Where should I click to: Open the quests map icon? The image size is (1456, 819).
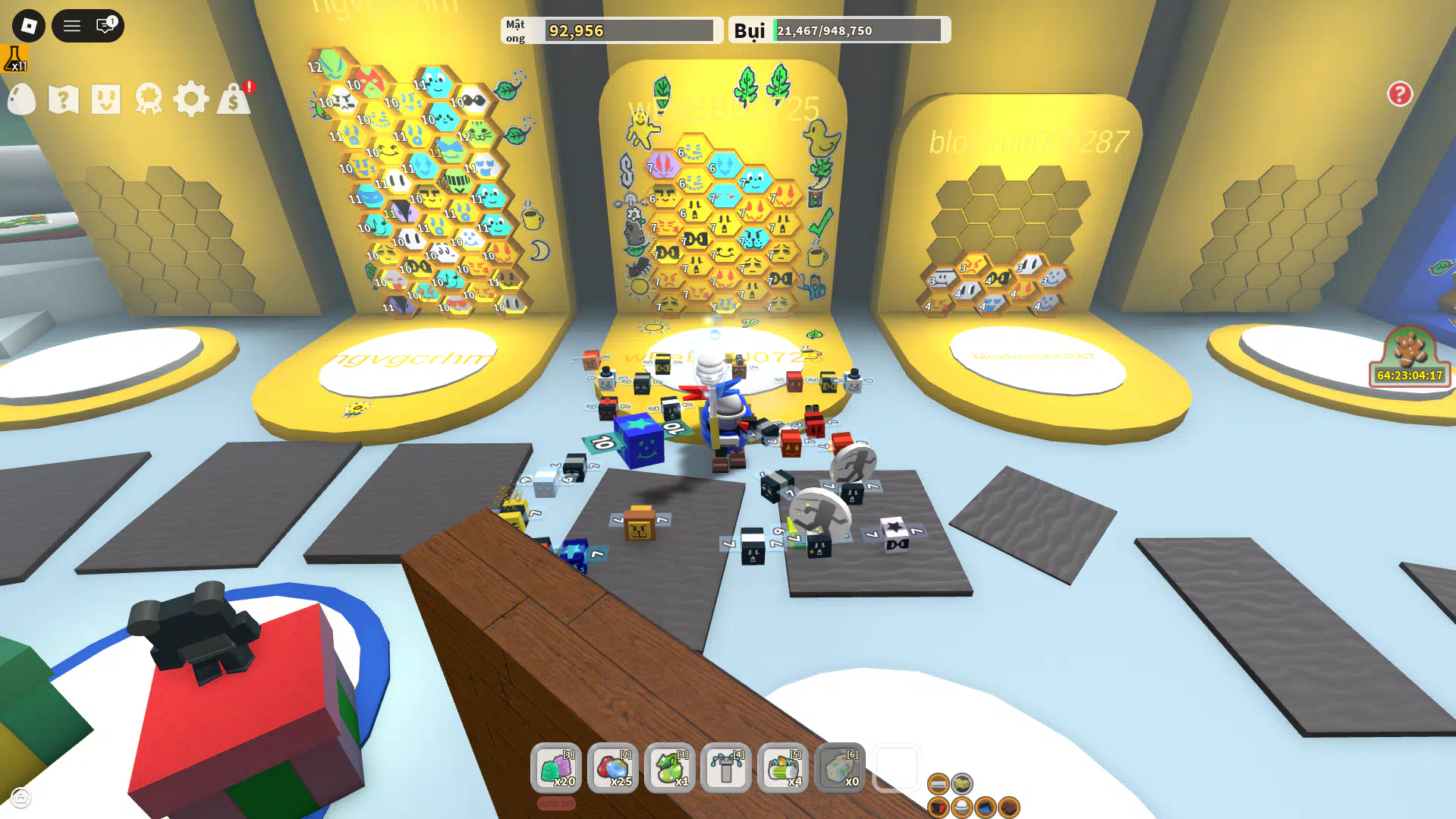pos(64,99)
